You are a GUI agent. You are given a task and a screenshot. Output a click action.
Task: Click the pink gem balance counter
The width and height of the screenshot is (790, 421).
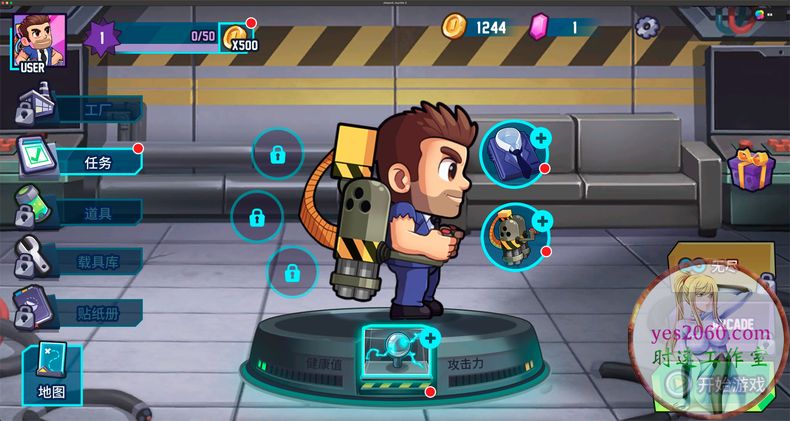click(x=560, y=27)
